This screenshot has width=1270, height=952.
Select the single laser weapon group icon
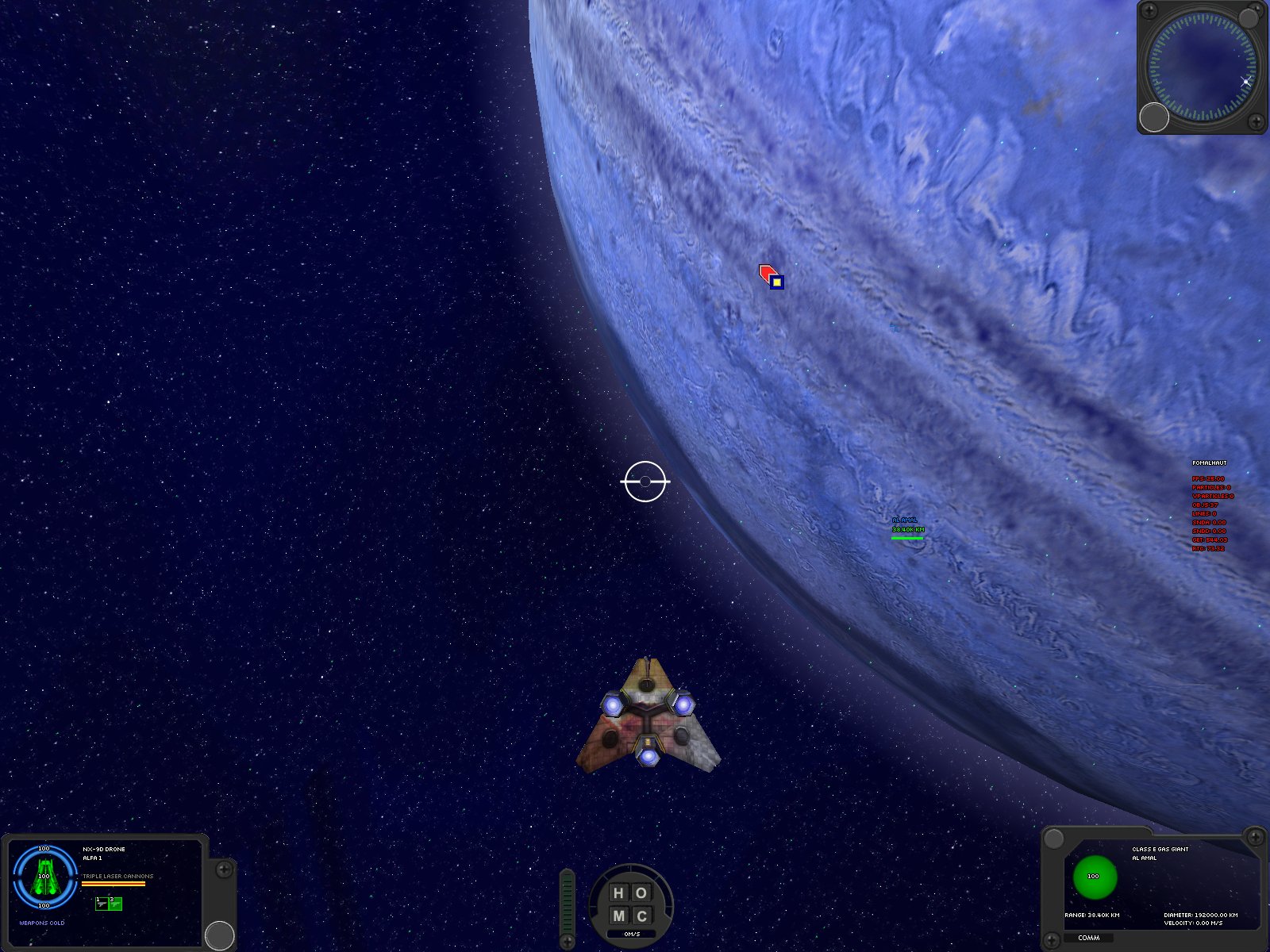tap(102, 904)
